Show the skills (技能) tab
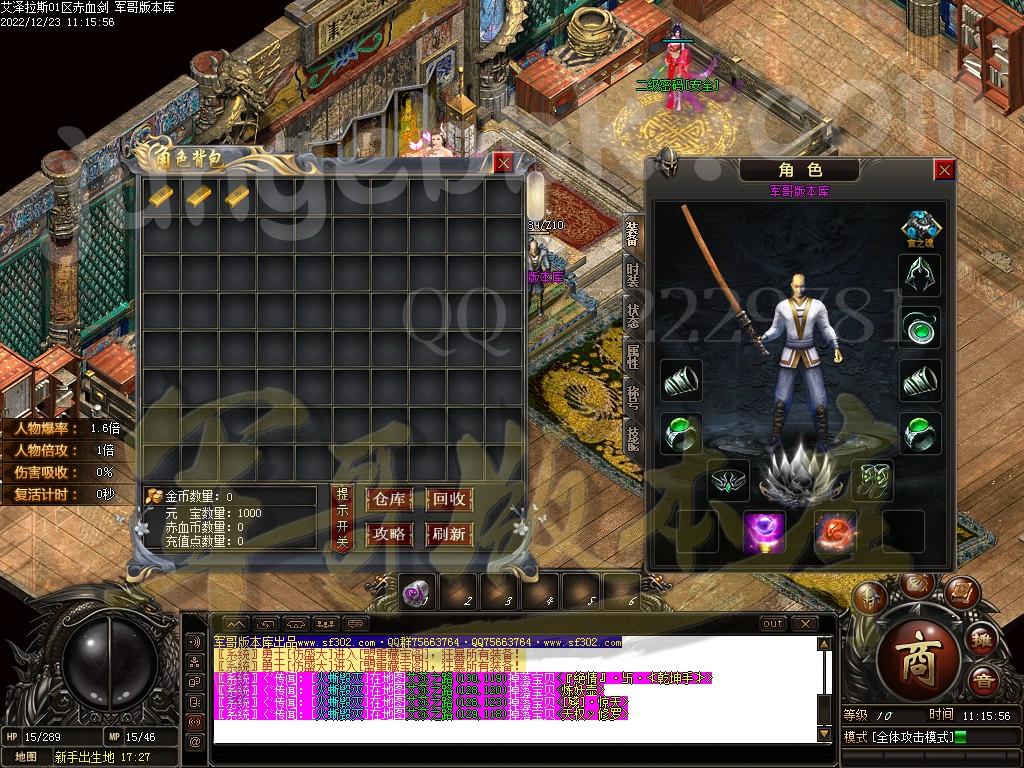 click(x=633, y=436)
